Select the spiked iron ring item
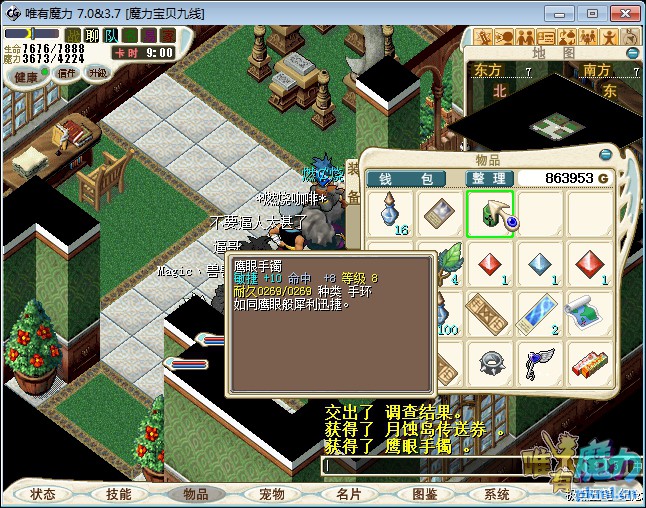Image resolution: width=646 pixels, height=508 pixels. click(x=490, y=362)
